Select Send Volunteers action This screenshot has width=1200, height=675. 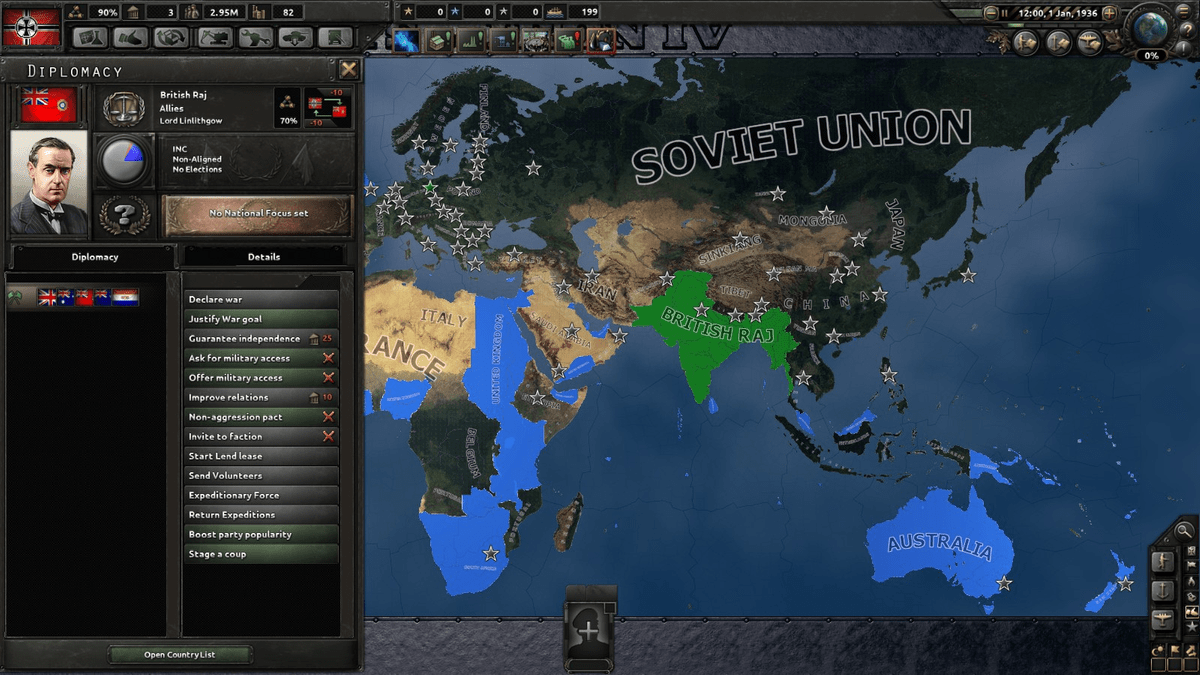click(261, 476)
